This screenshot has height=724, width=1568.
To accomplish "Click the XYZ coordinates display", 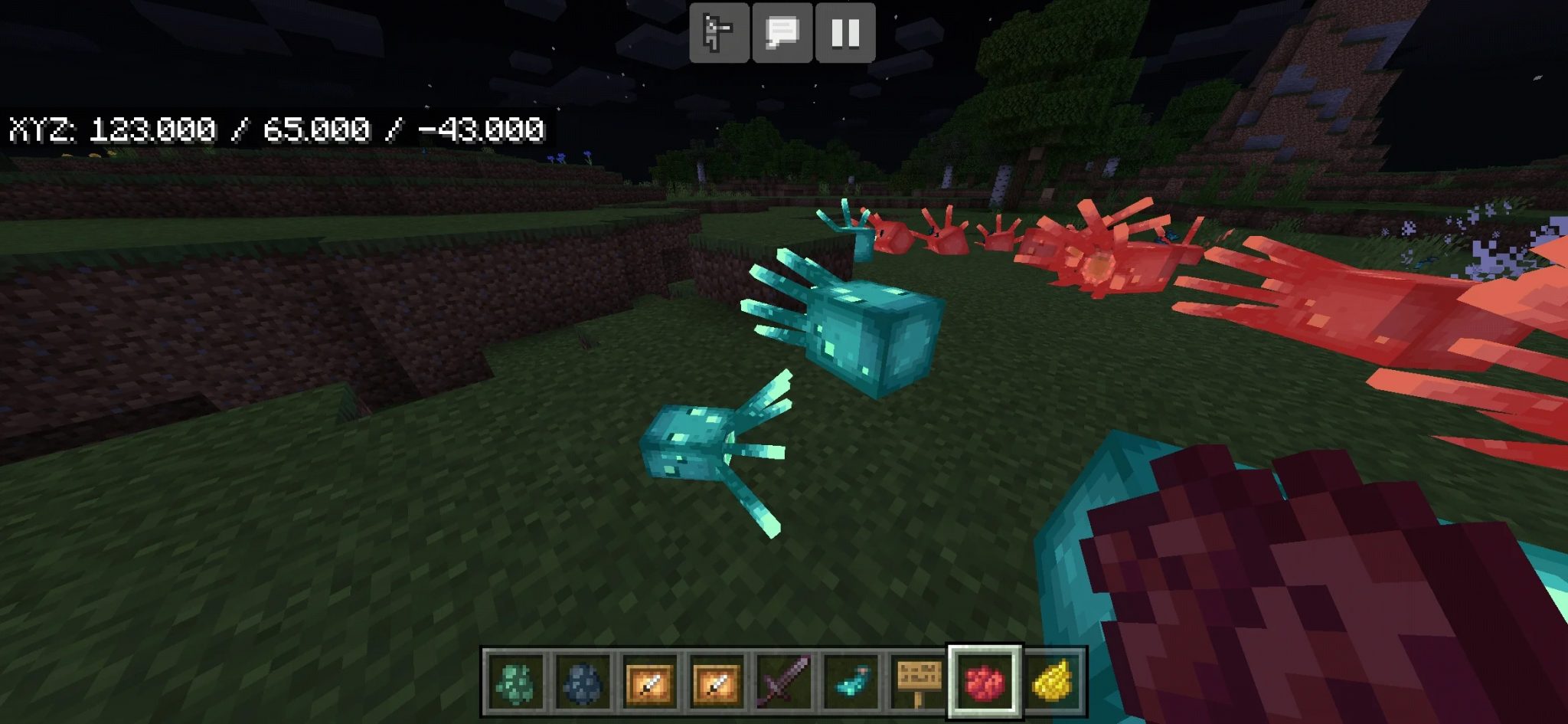I will pyautogui.click(x=276, y=130).
